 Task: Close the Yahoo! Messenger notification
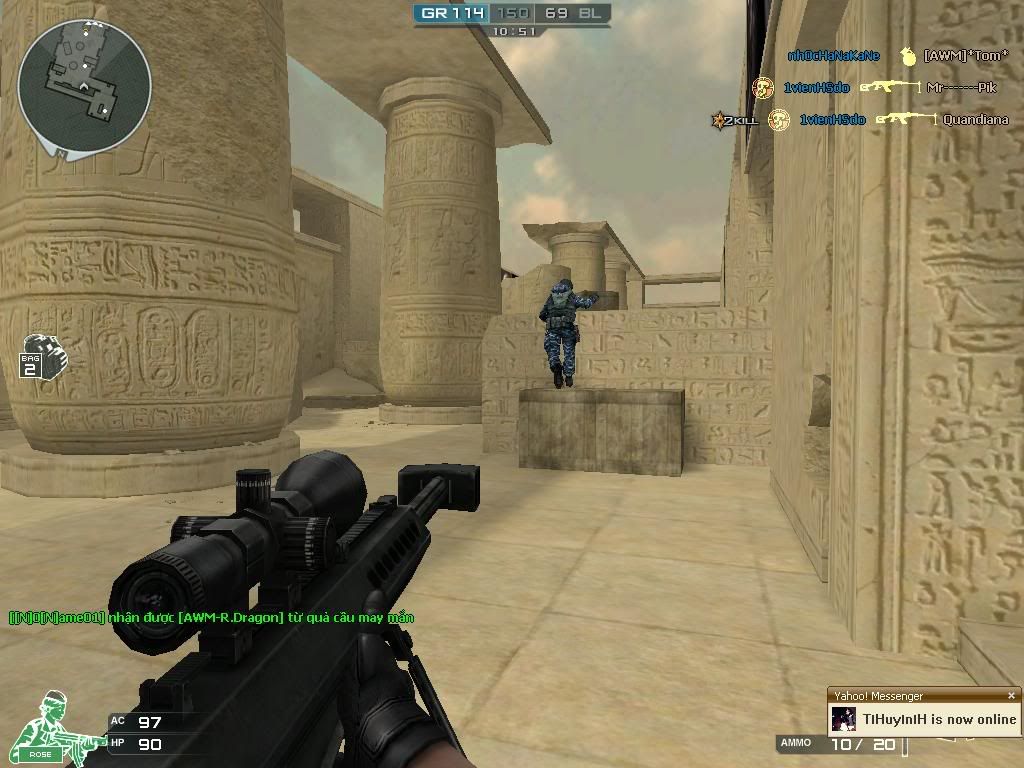click(x=1011, y=696)
